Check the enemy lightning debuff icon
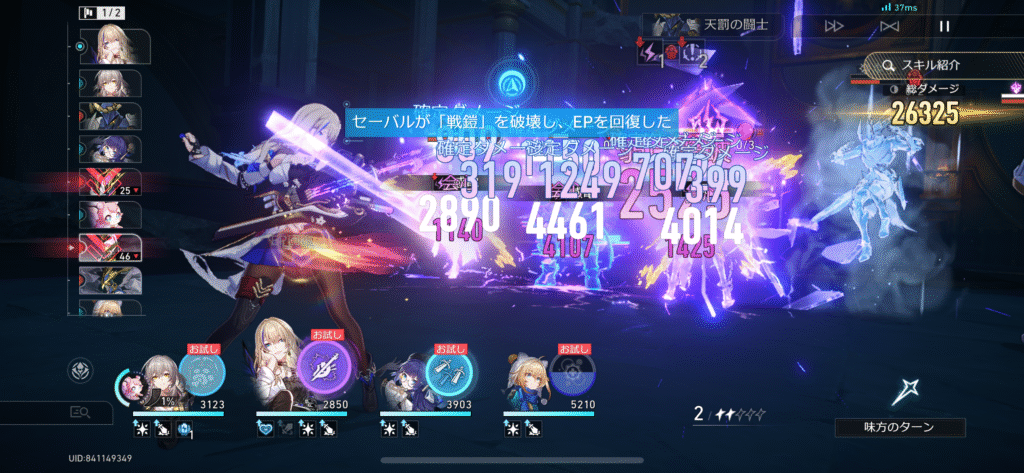 (650, 56)
